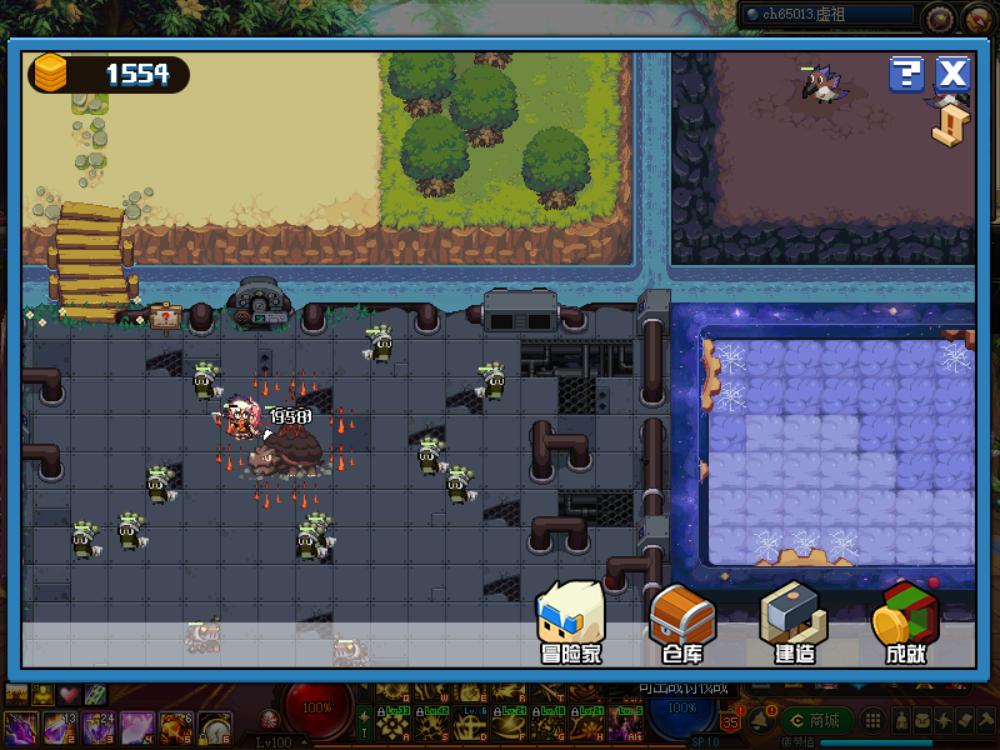Open the 商城 shop button
Image resolution: width=1000 pixels, height=750 pixels.
coord(816,720)
